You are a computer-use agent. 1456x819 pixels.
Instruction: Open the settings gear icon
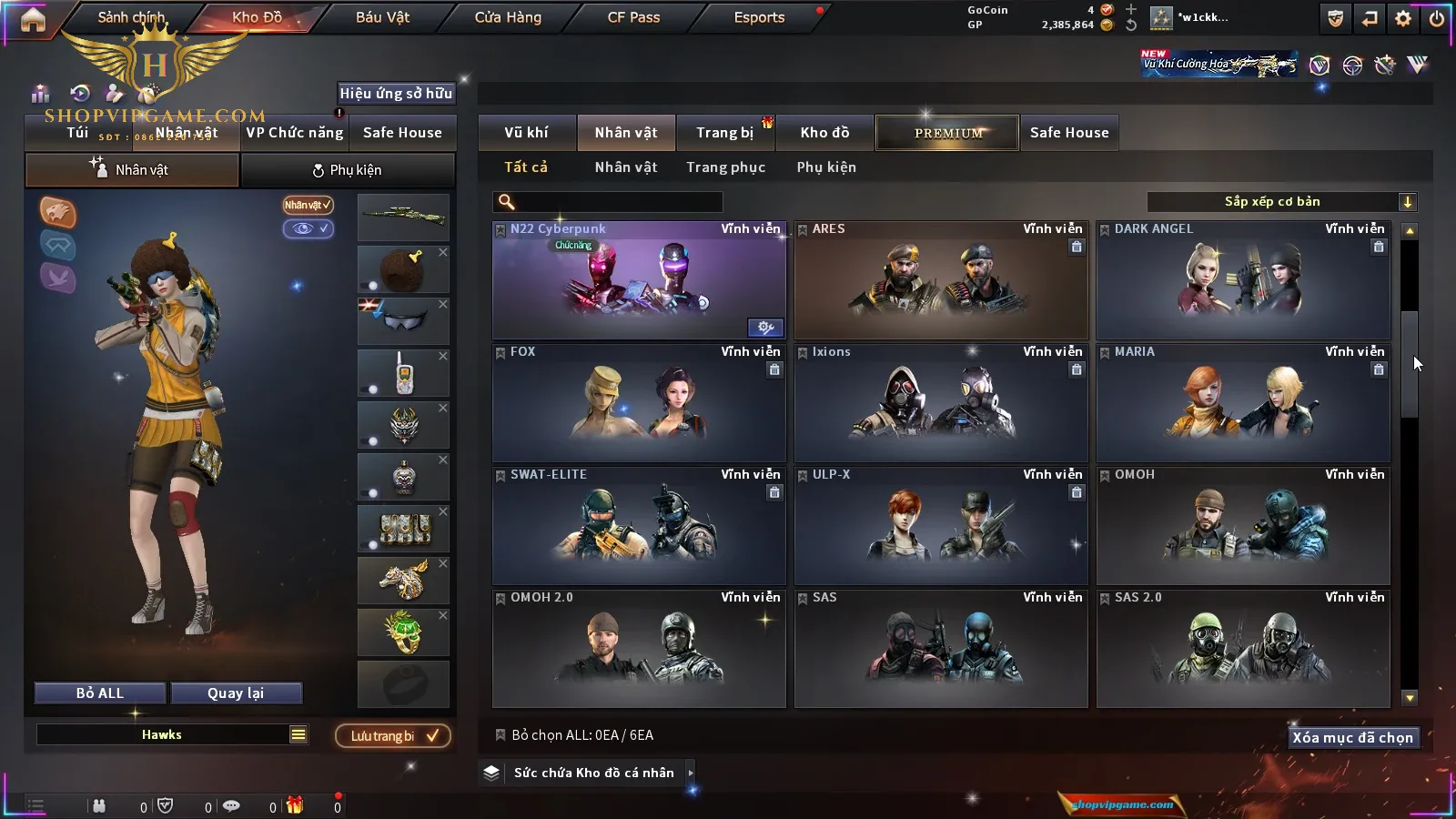pyautogui.click(x=1403, y=18)
